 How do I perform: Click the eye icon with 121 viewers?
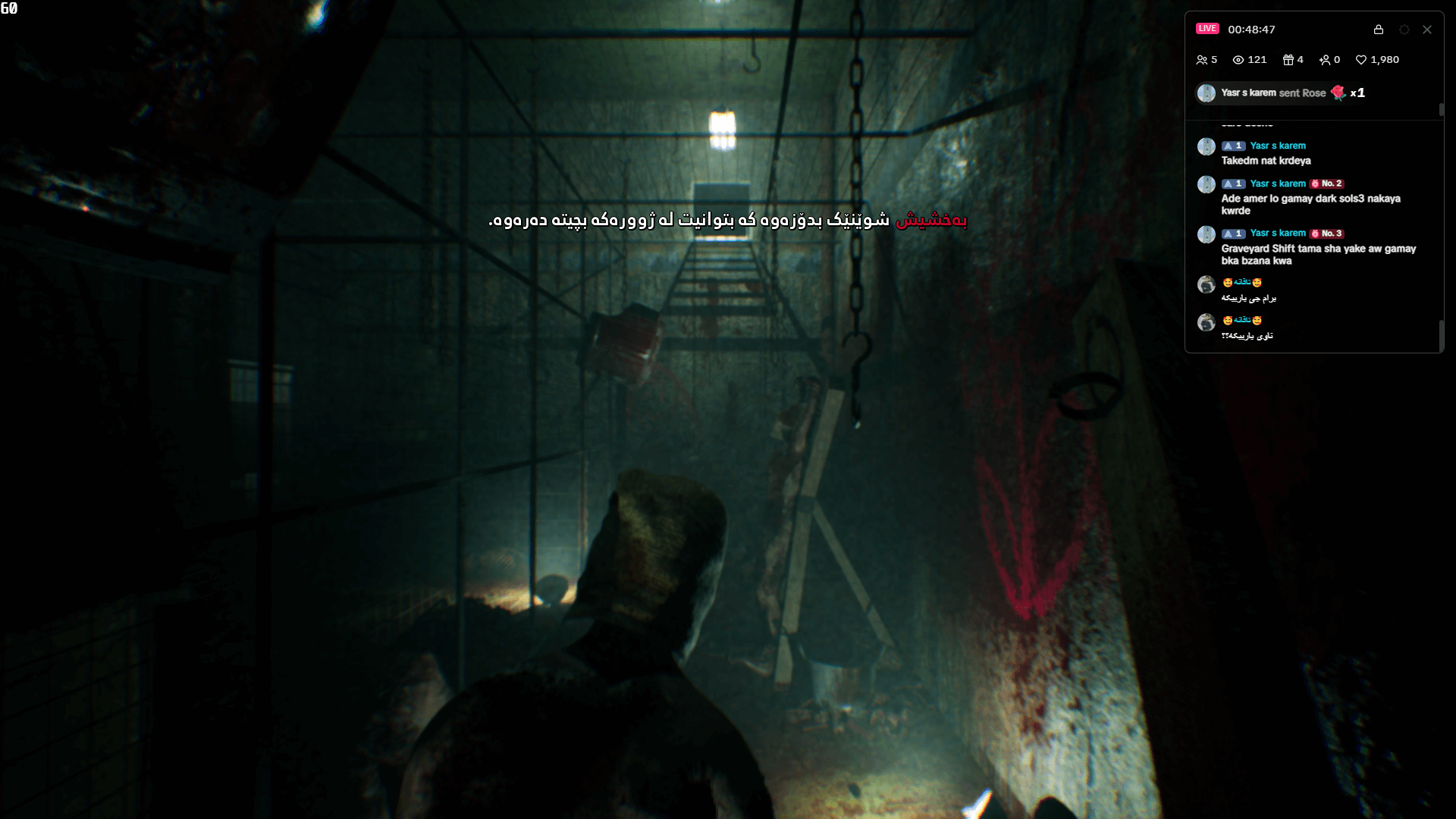click(1238, 60)
